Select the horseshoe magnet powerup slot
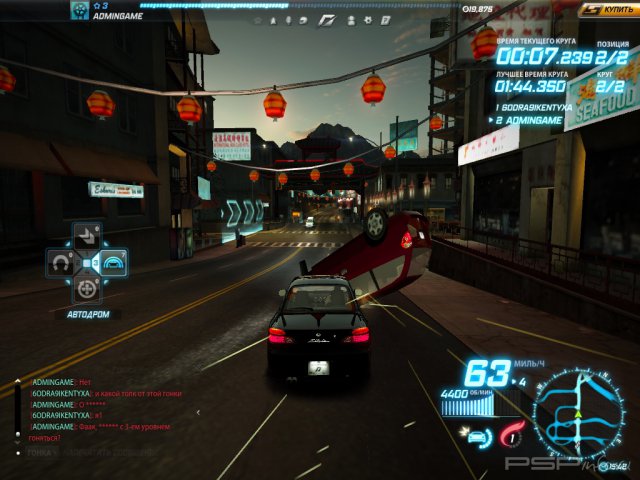 point(61,263)
